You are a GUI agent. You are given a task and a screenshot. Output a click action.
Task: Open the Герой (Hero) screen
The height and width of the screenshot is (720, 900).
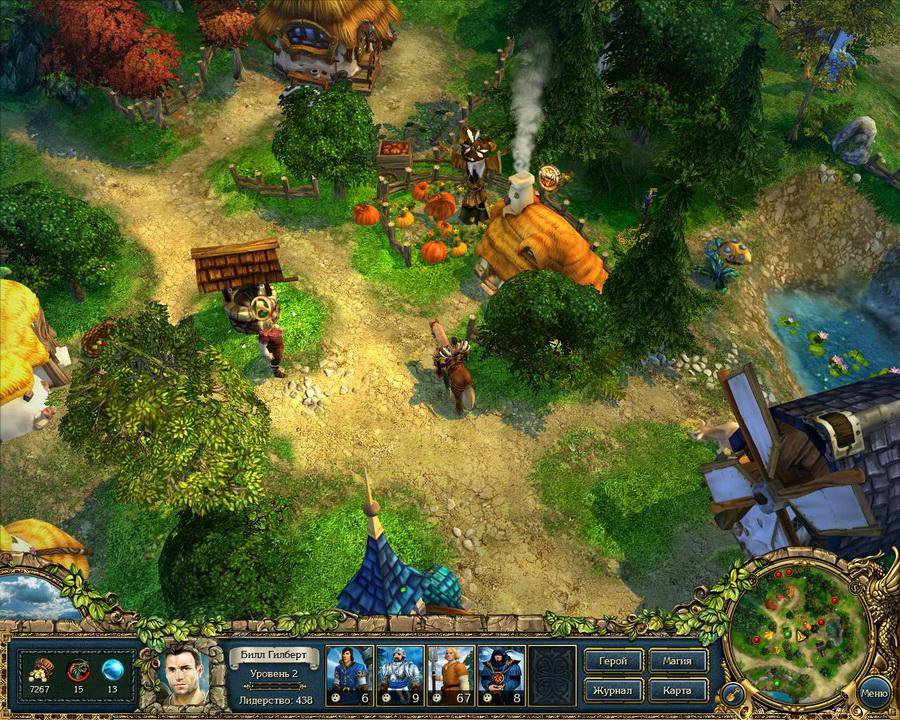point(614,662)
